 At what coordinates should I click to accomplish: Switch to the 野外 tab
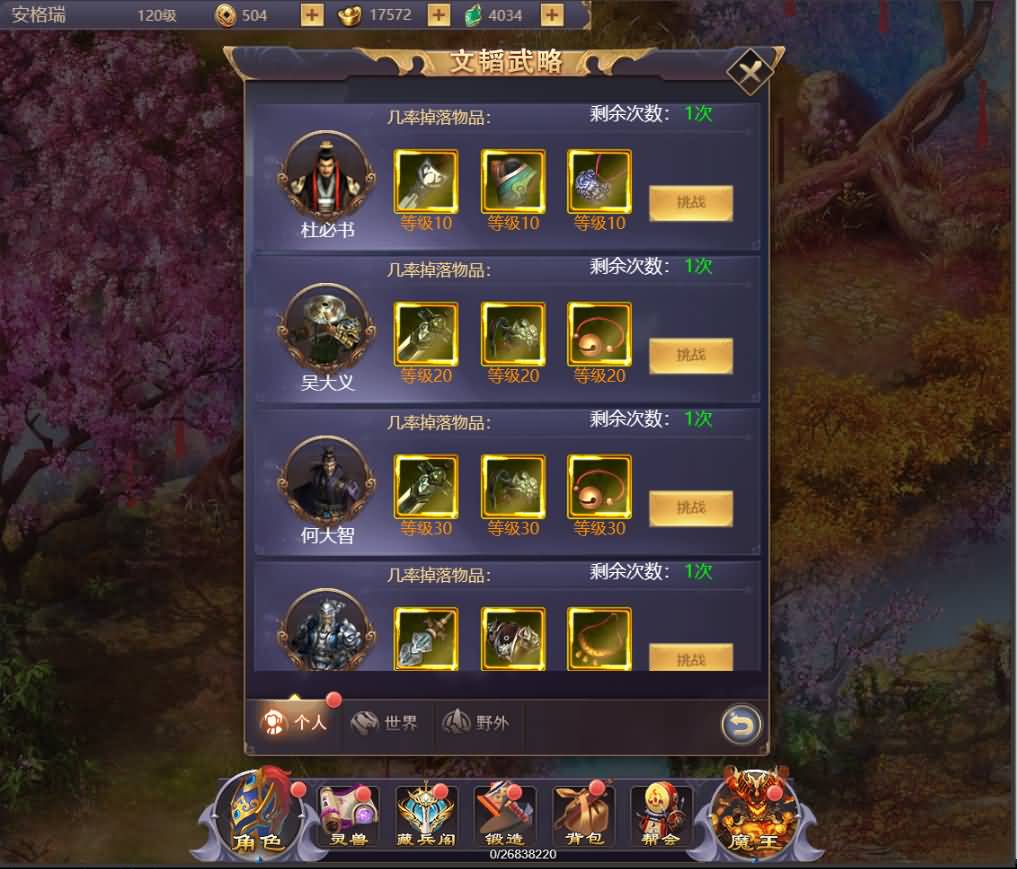click(477, 722)
